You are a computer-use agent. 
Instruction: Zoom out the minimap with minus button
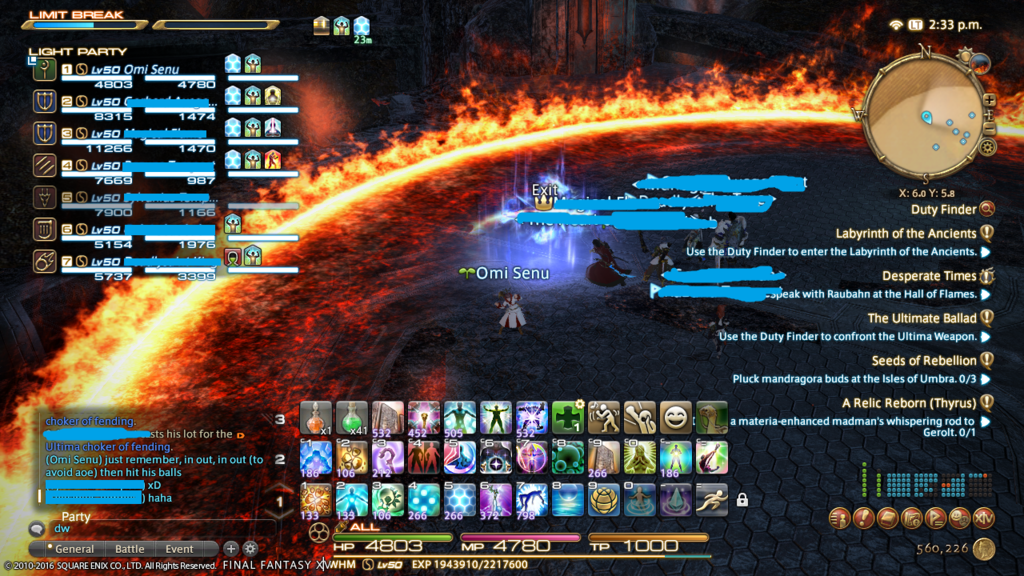coord(989,130)
